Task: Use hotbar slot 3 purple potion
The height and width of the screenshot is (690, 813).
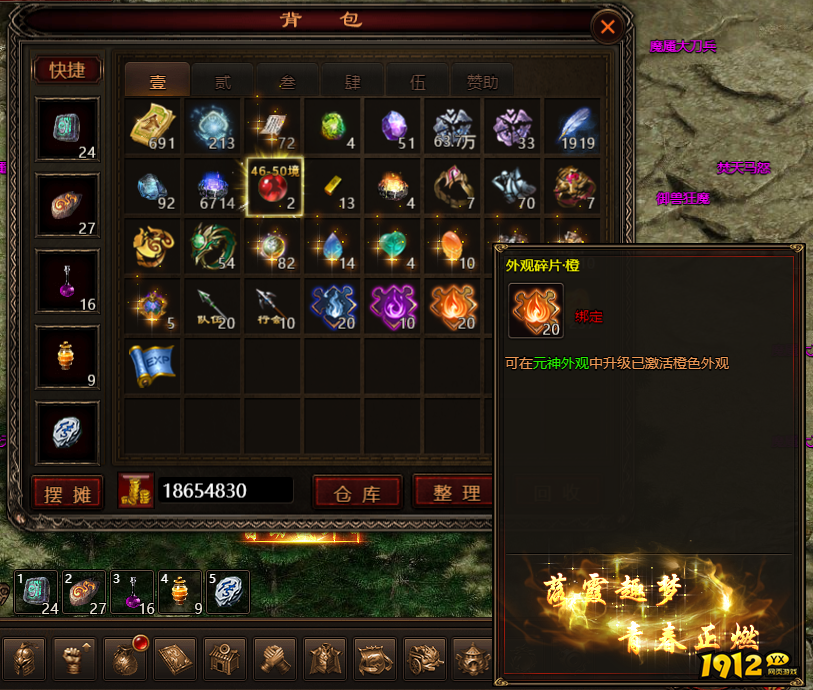Action: click(x=131, y=591)
